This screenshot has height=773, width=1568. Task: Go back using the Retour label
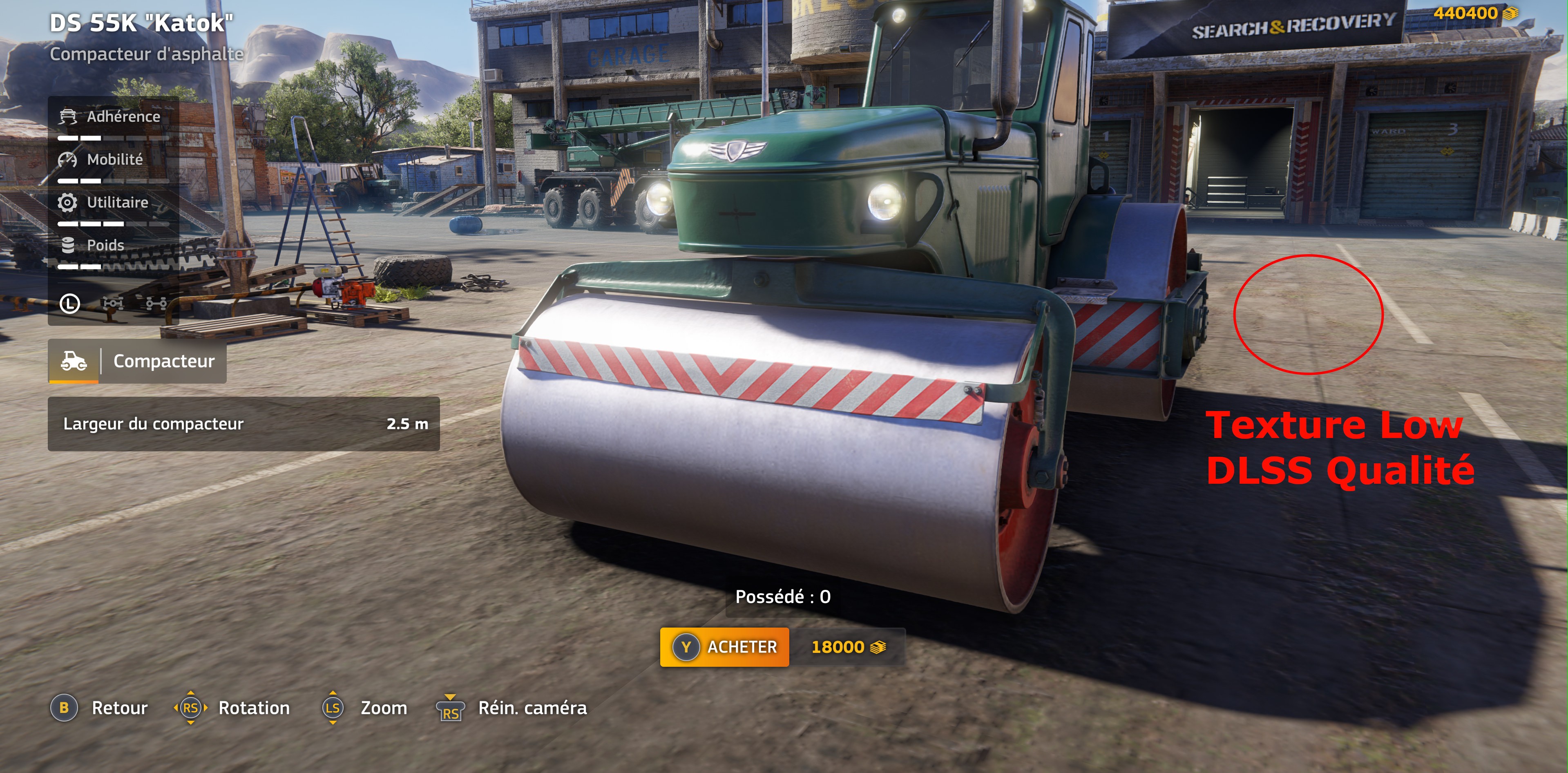coord(119,708)
